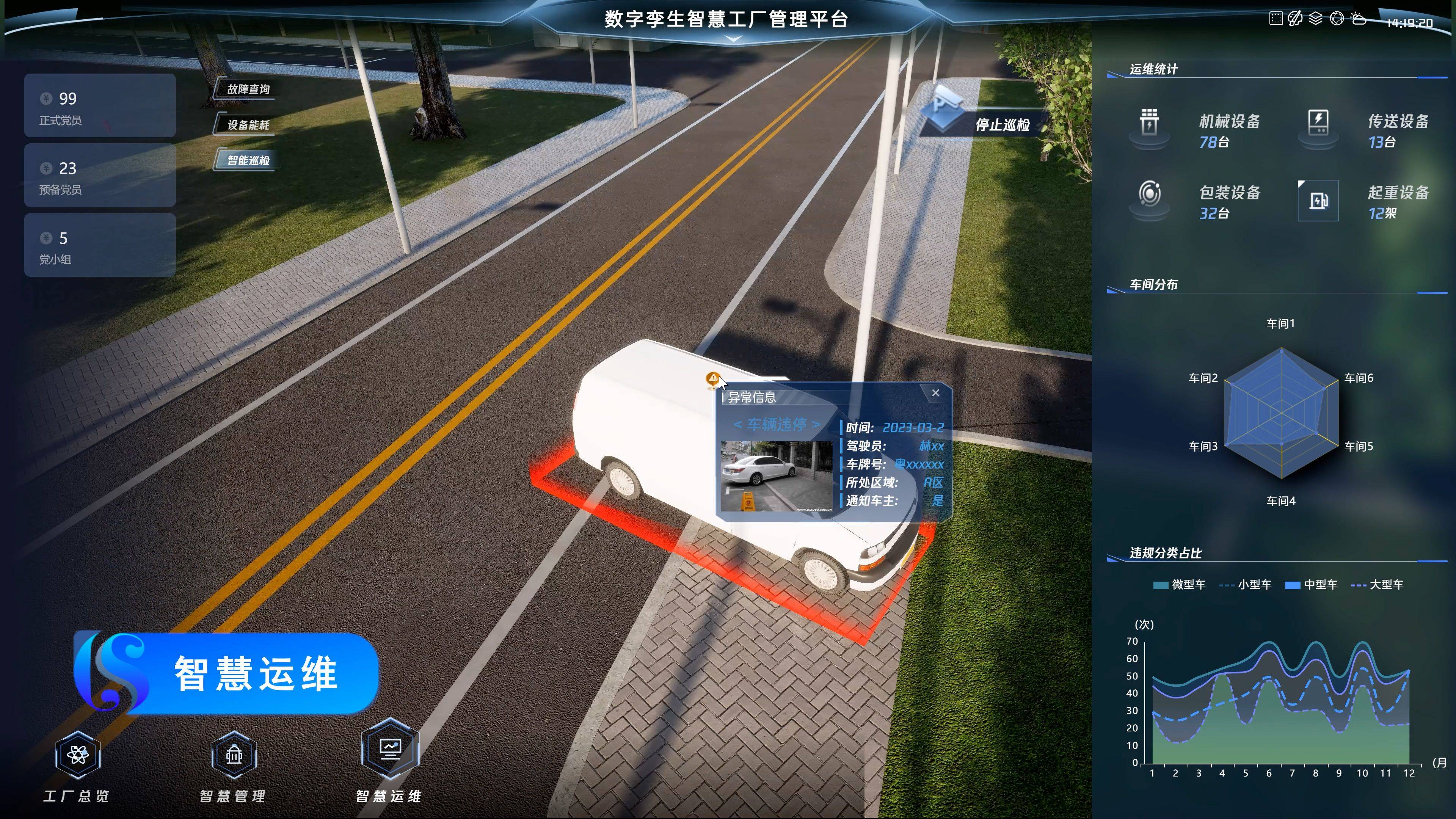Select the 起重设备 device icon
This screenshot has width=1456, height=819.
[x=1318, y=201]
